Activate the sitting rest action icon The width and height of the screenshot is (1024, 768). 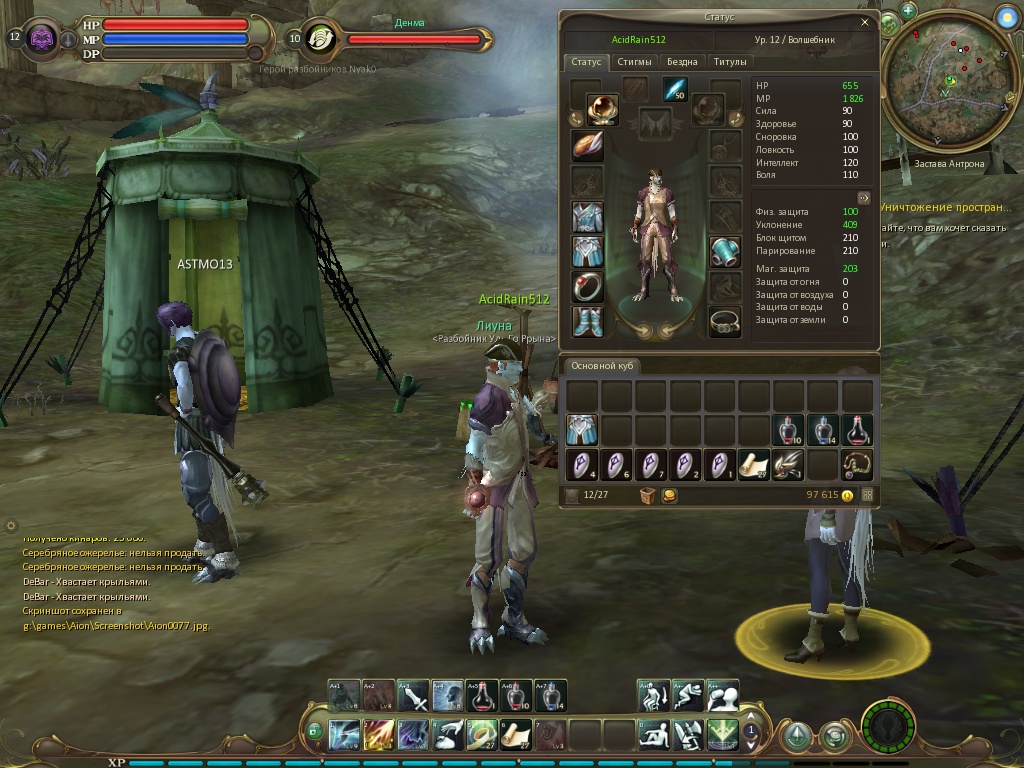pos(654,735)
